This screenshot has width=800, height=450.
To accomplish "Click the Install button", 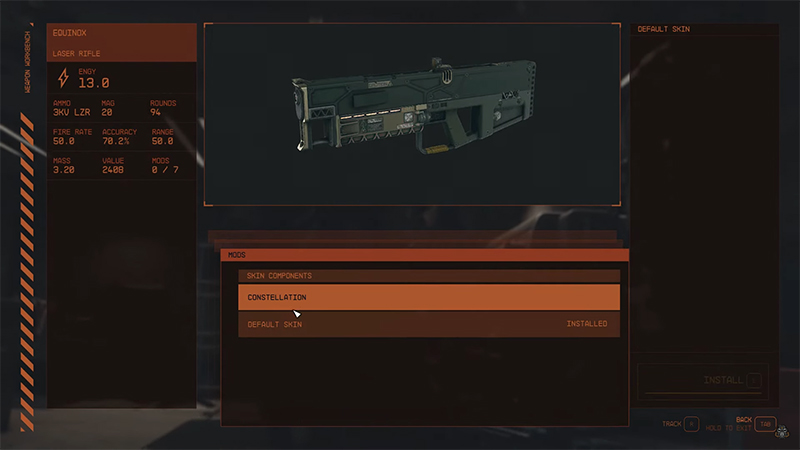I will tap(703, 380).
